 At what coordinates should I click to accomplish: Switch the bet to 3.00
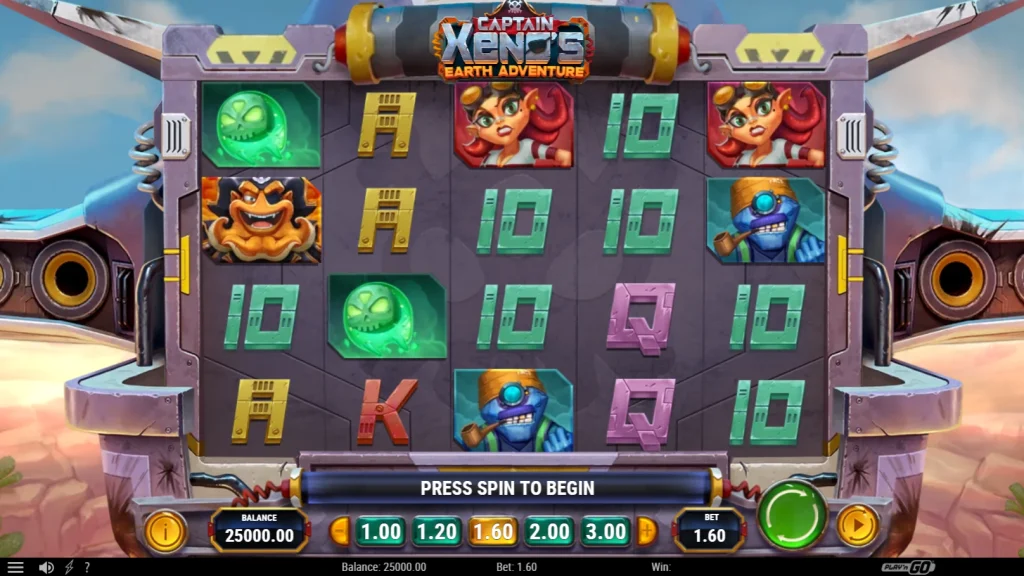tap(606, 531)
